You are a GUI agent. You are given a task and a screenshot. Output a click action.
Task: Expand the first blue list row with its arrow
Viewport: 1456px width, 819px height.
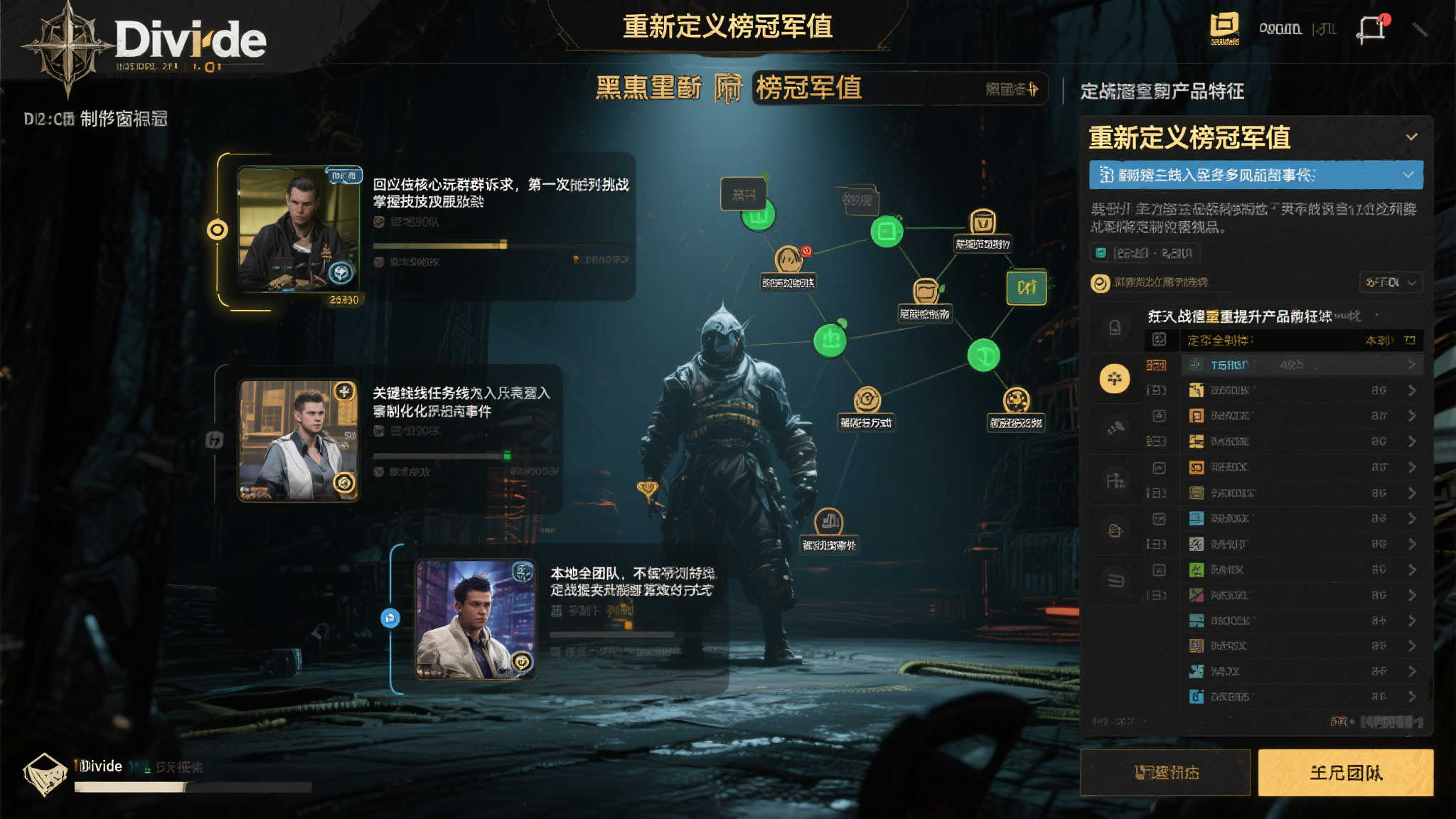pyautogui.click(x=1411, y=365)
